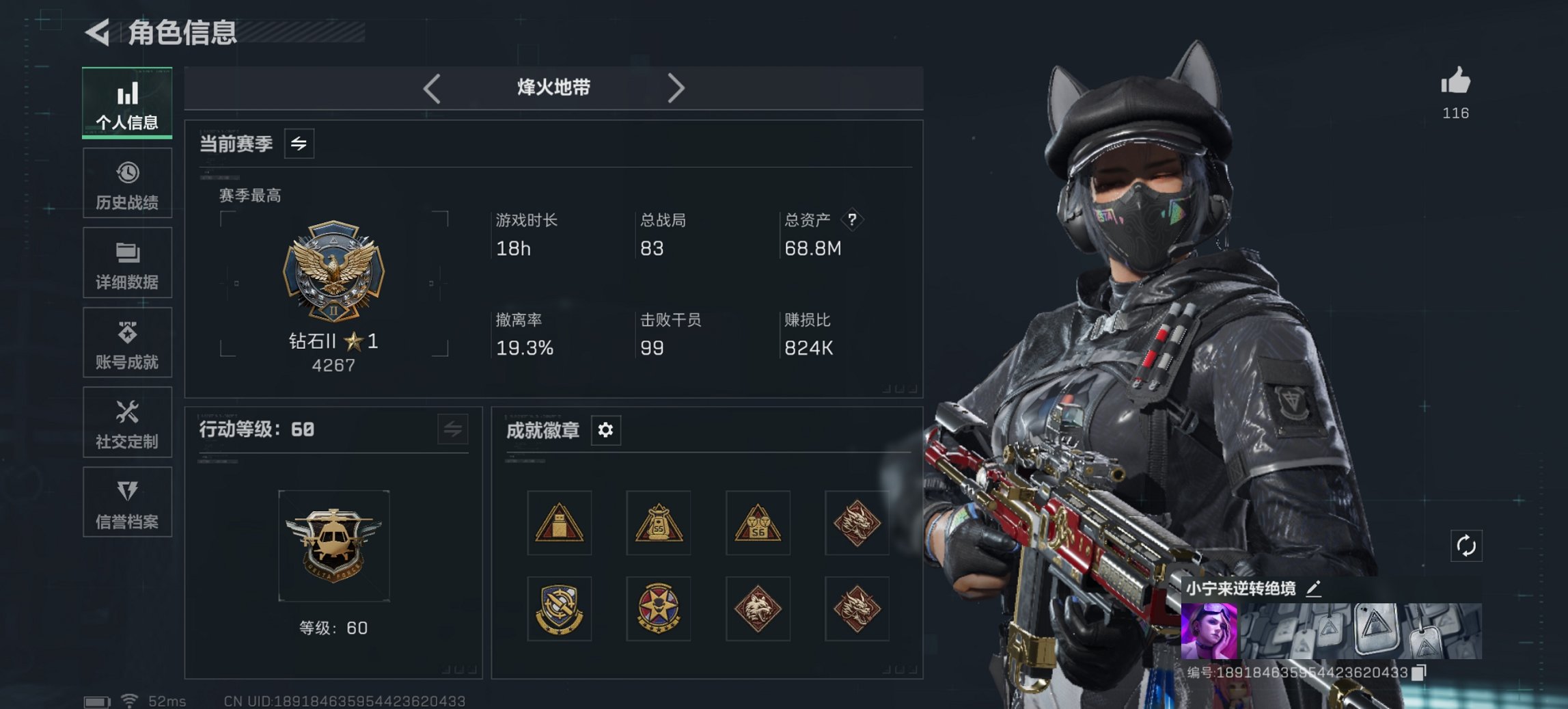Image resolution: width=1568 pixels, height=709 pixels.
Task: Switch to next mode with right chevron
Action: [677, 88]
